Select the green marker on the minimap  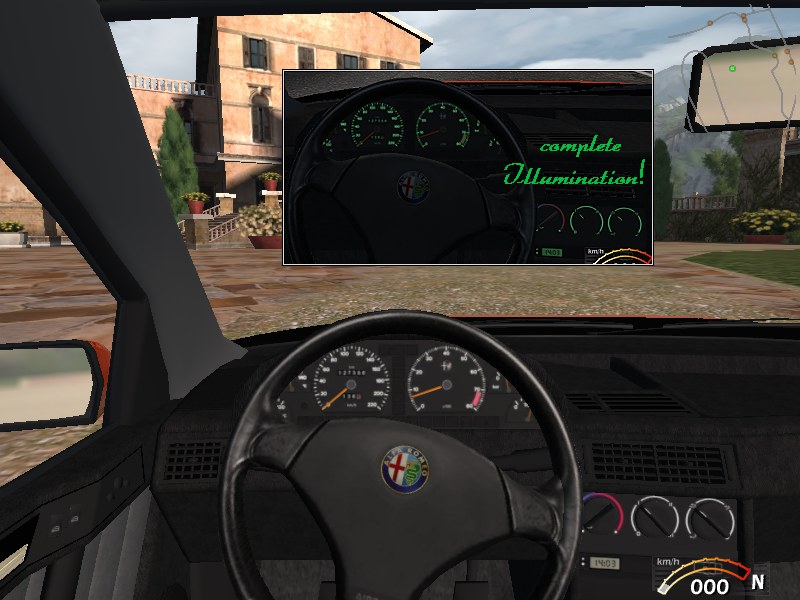[732, 68]
